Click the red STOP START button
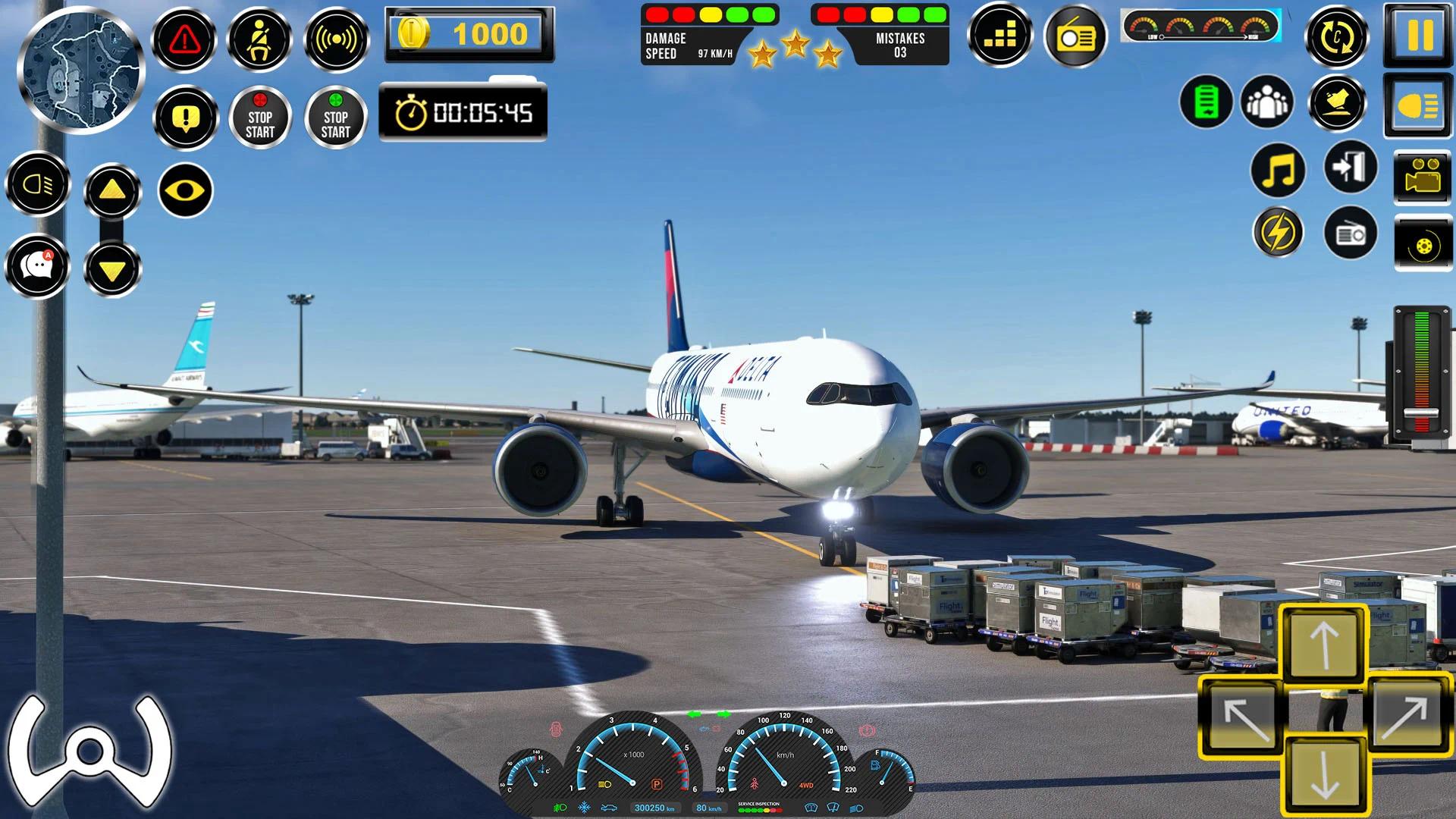The height and width of the screenshot is (819, 1456). 260,118
